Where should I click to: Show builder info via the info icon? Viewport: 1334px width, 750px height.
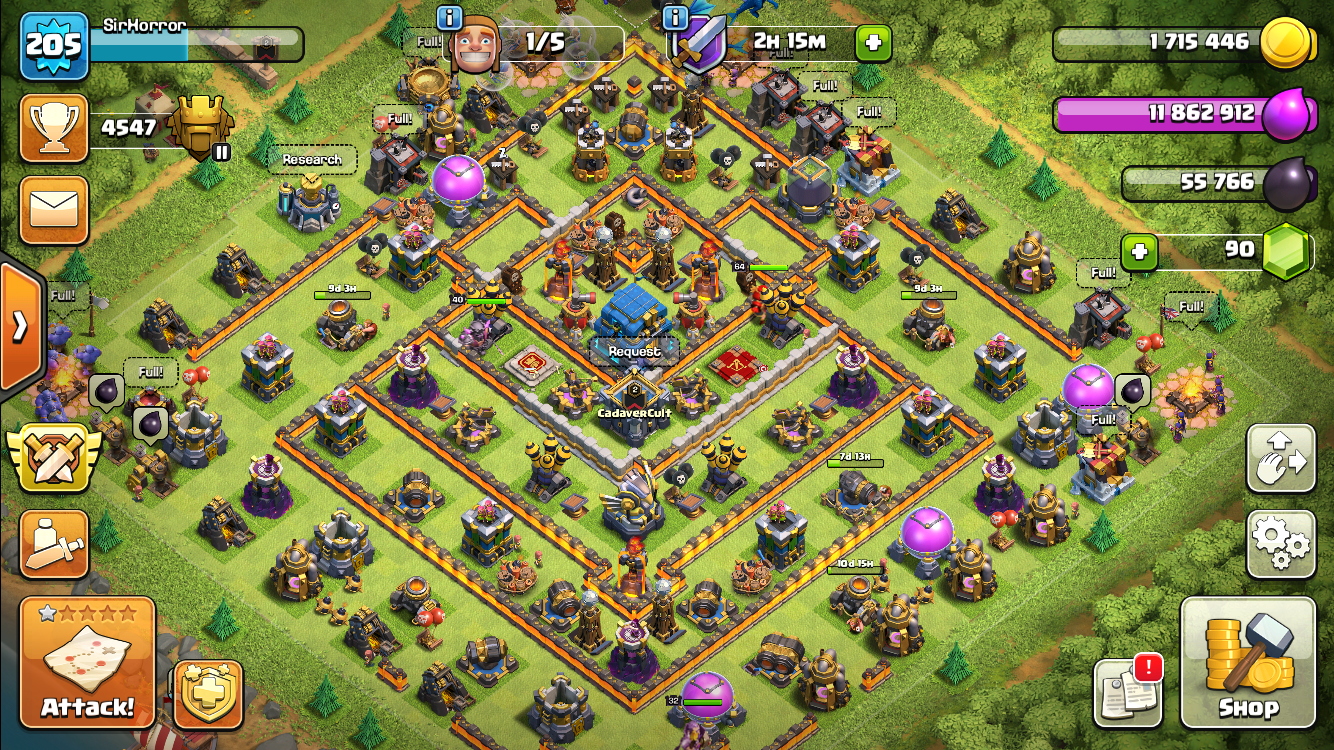tap(450, 17)
